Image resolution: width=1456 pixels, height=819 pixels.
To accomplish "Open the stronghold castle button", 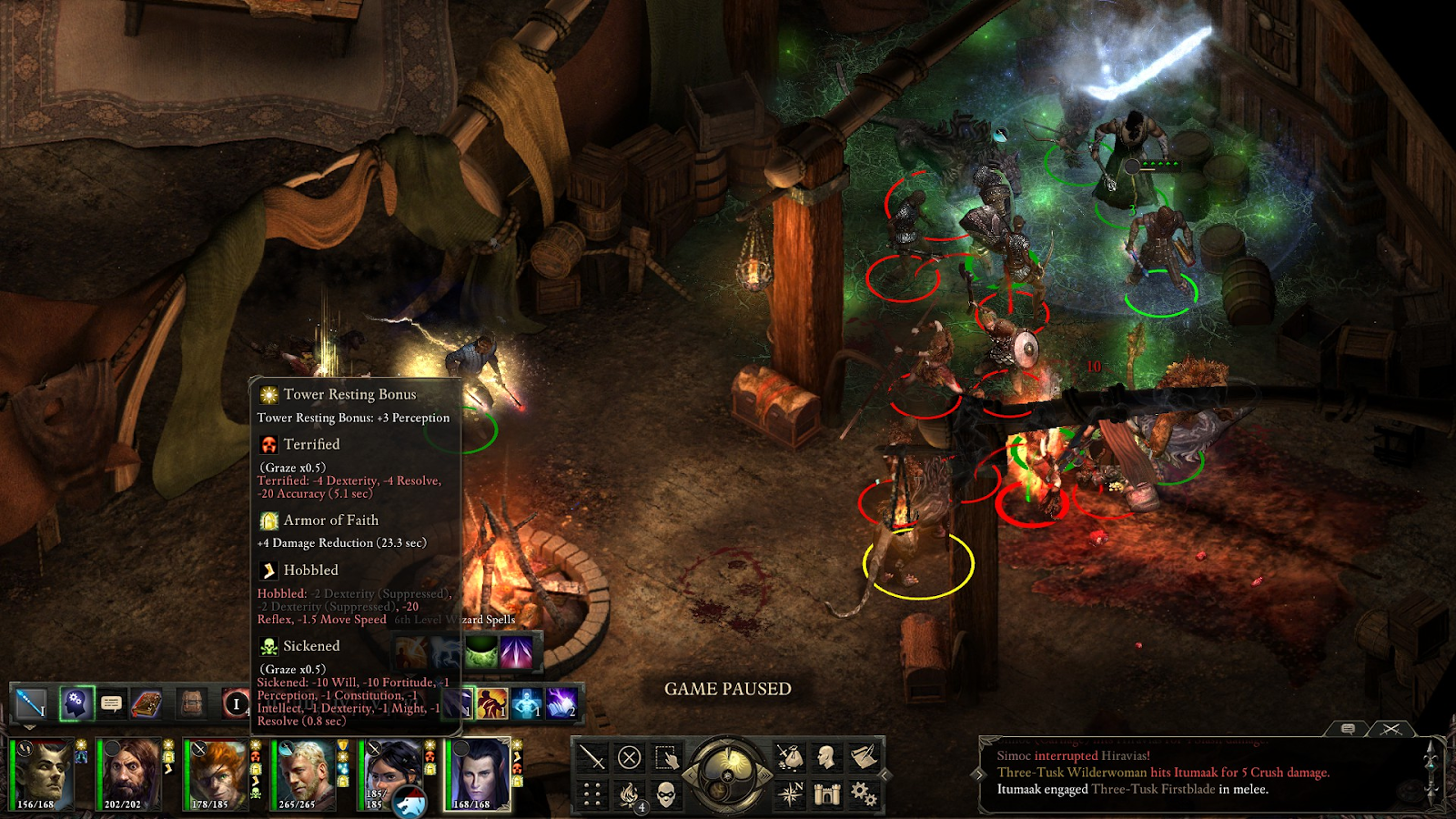I will 826,794.
